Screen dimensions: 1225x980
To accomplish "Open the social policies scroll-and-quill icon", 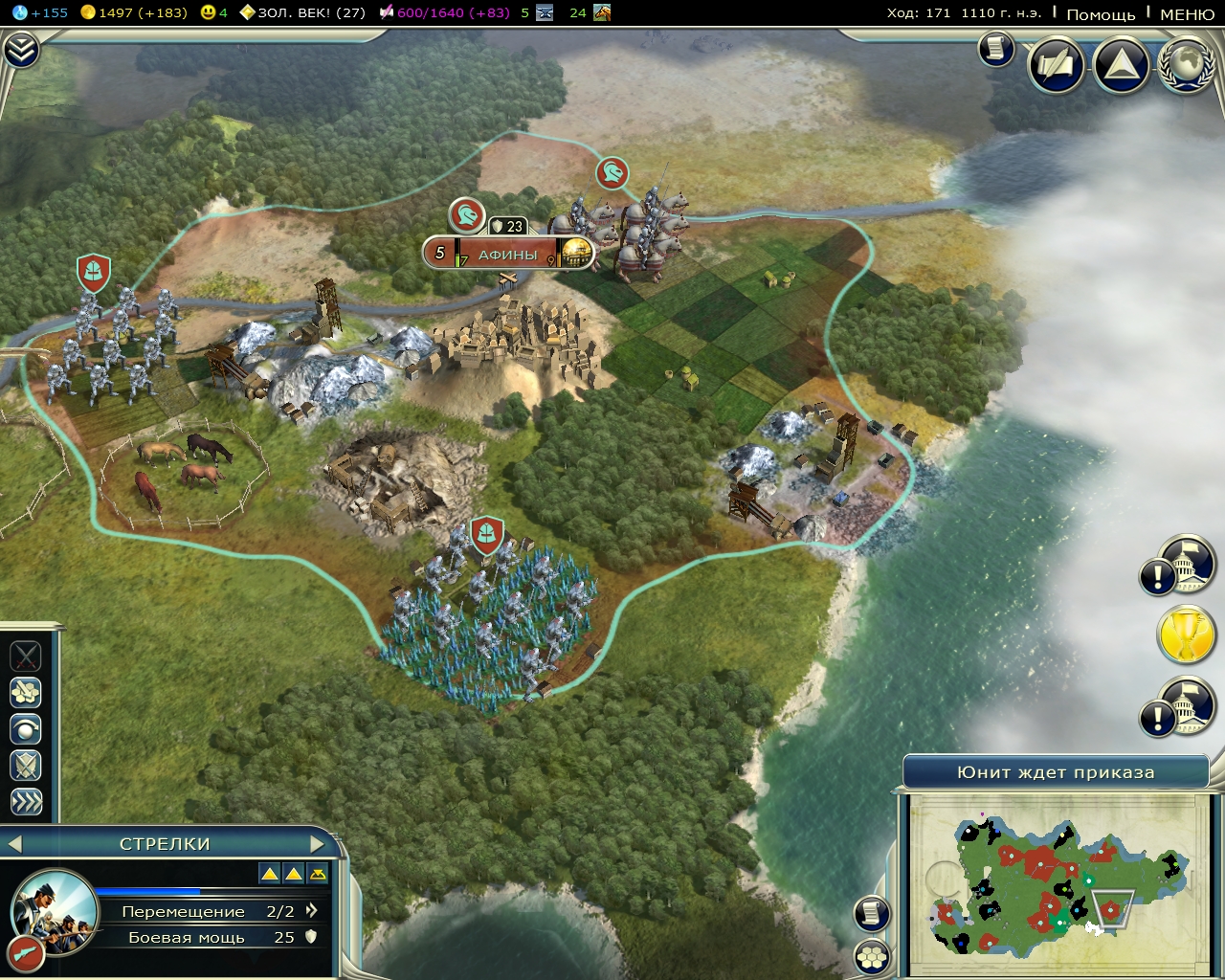I will [1056, 65].
